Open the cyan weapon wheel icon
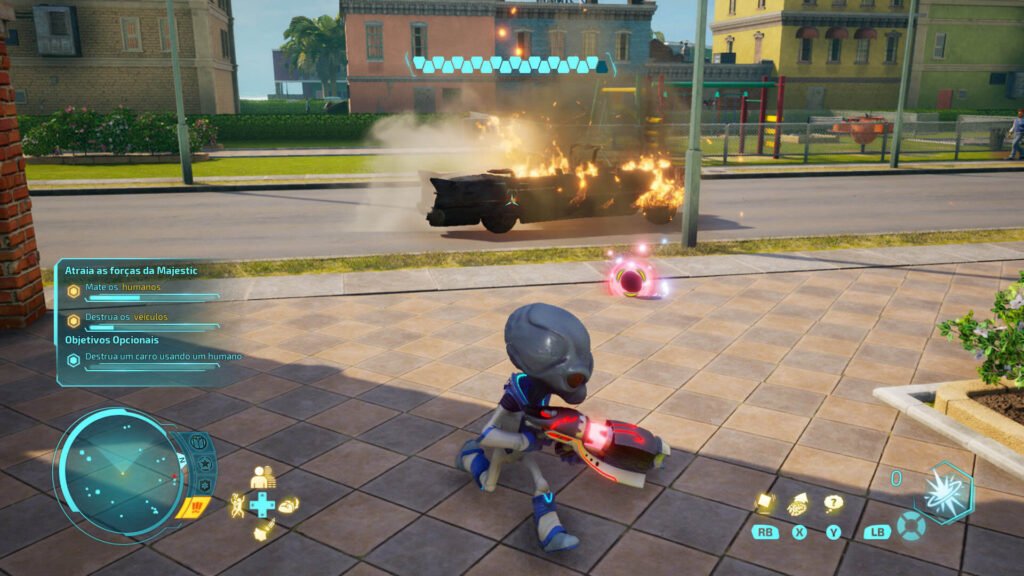The image size is (1024, 576). tap(909, 526)
